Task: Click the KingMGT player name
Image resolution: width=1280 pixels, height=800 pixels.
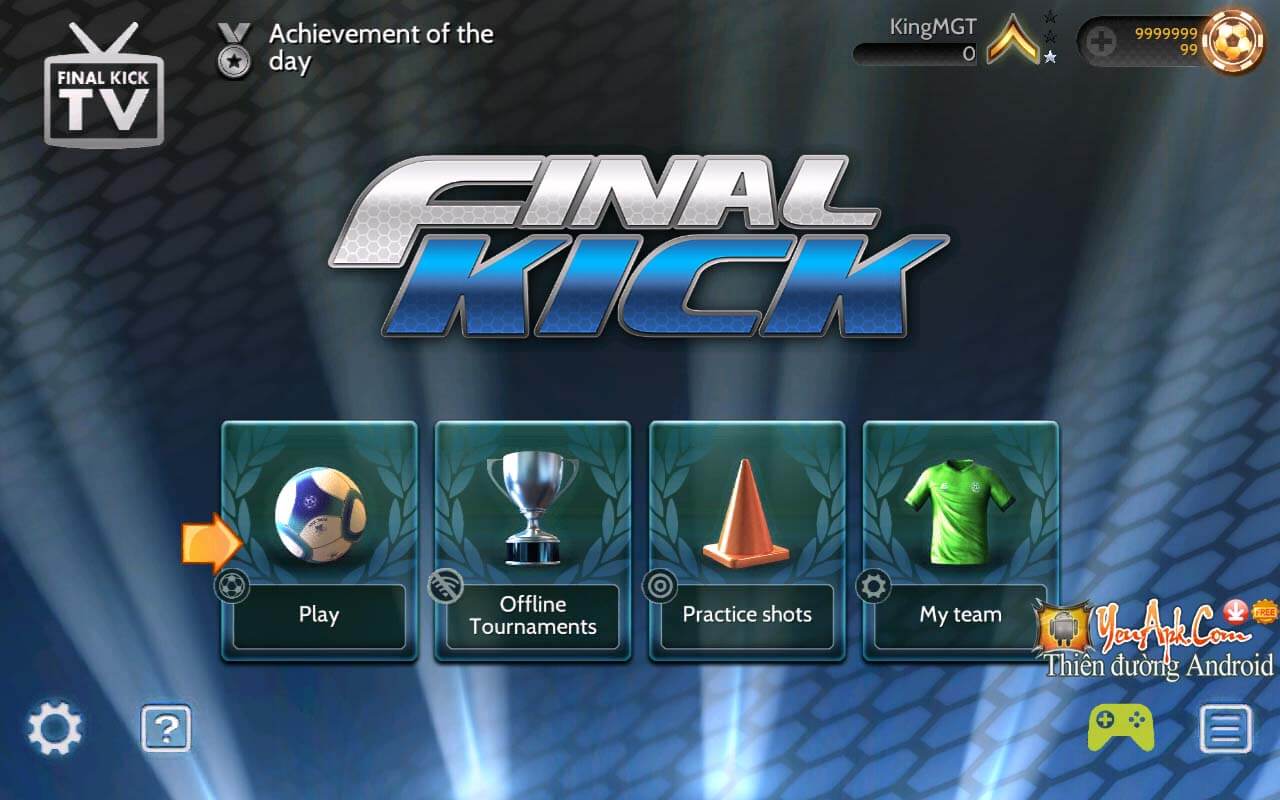Action: pyautogui.click(x=934, y=26)
